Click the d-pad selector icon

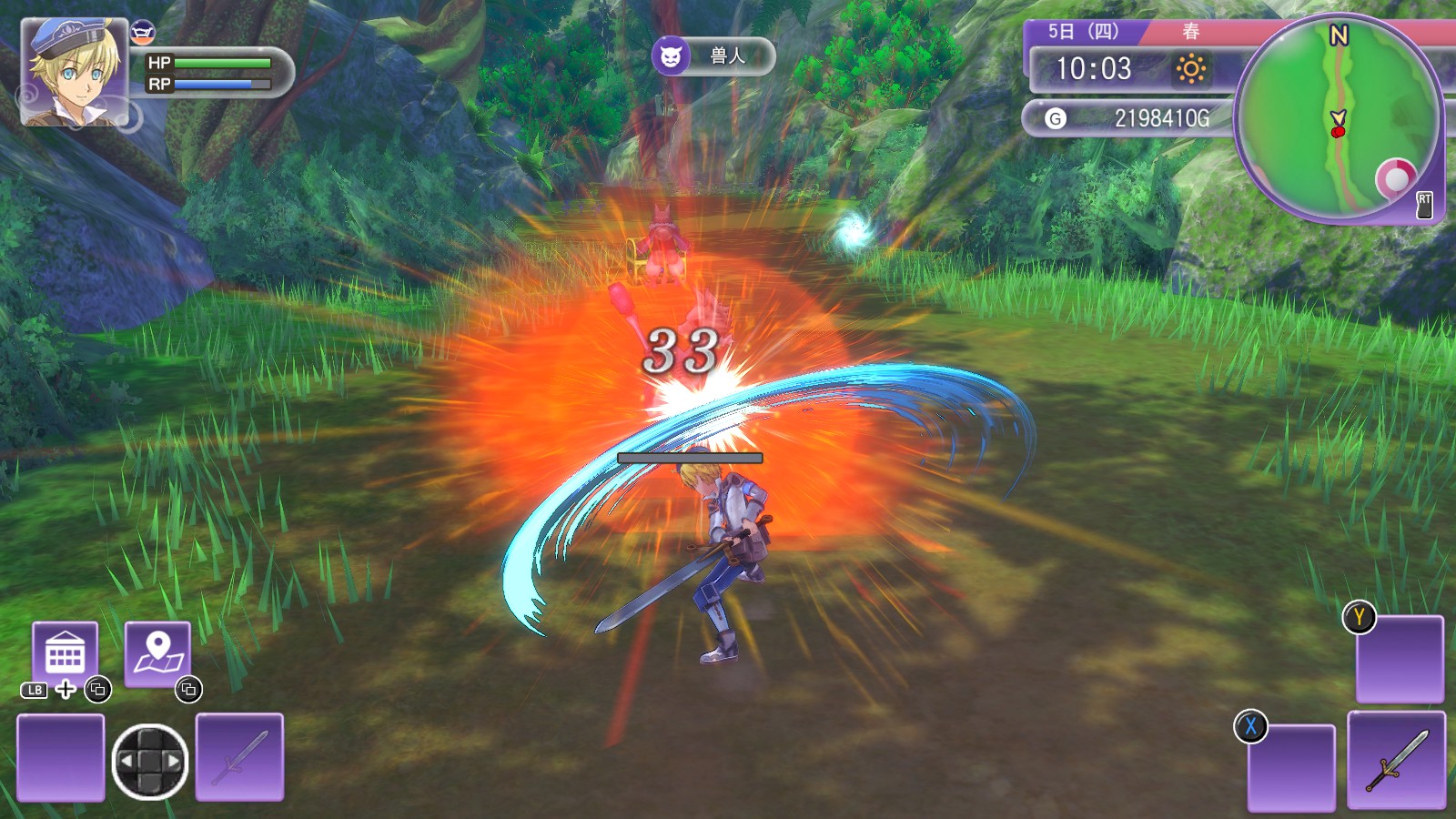coord(150,761)
